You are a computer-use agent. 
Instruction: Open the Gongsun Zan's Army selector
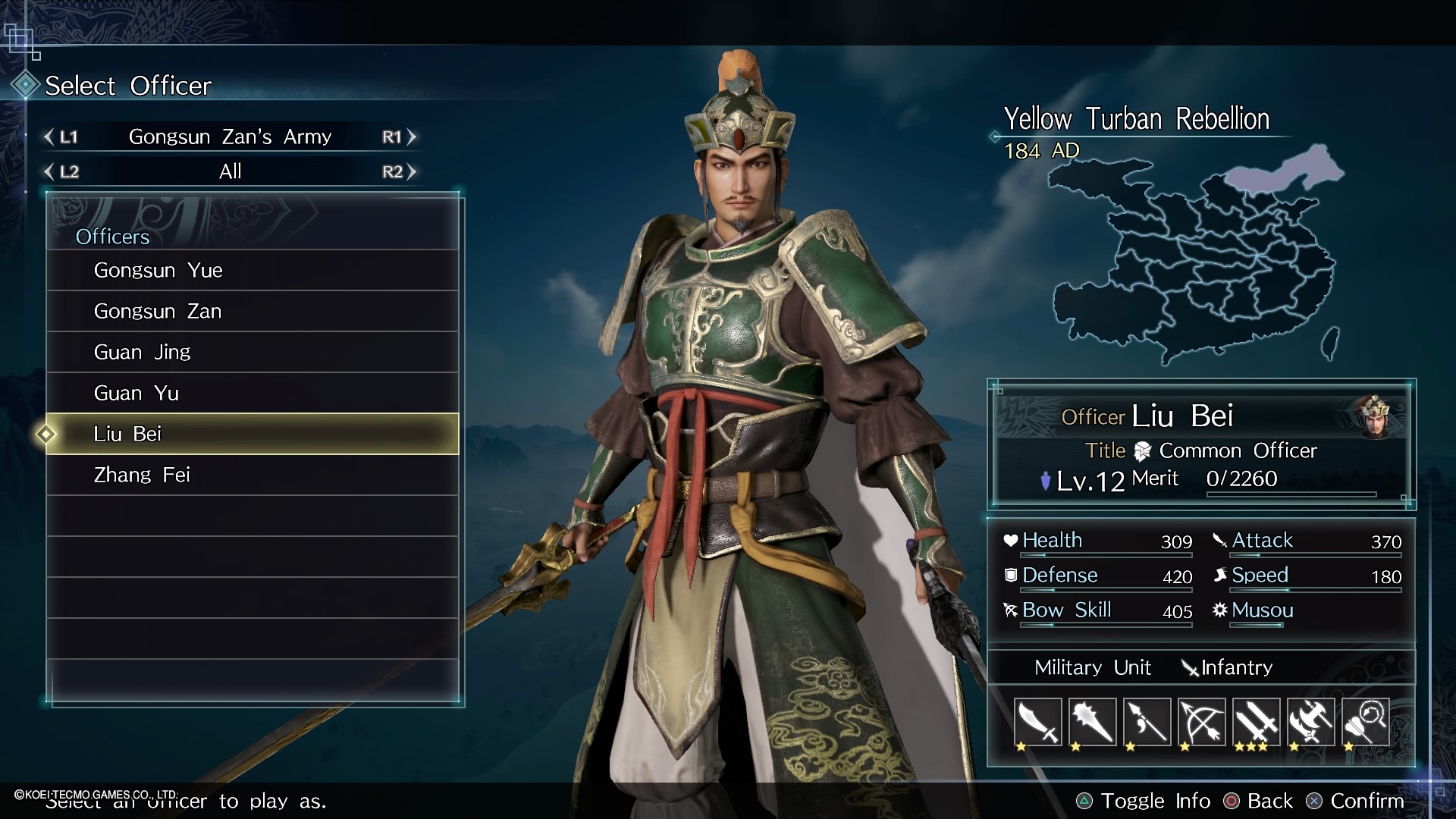[230, 137]
